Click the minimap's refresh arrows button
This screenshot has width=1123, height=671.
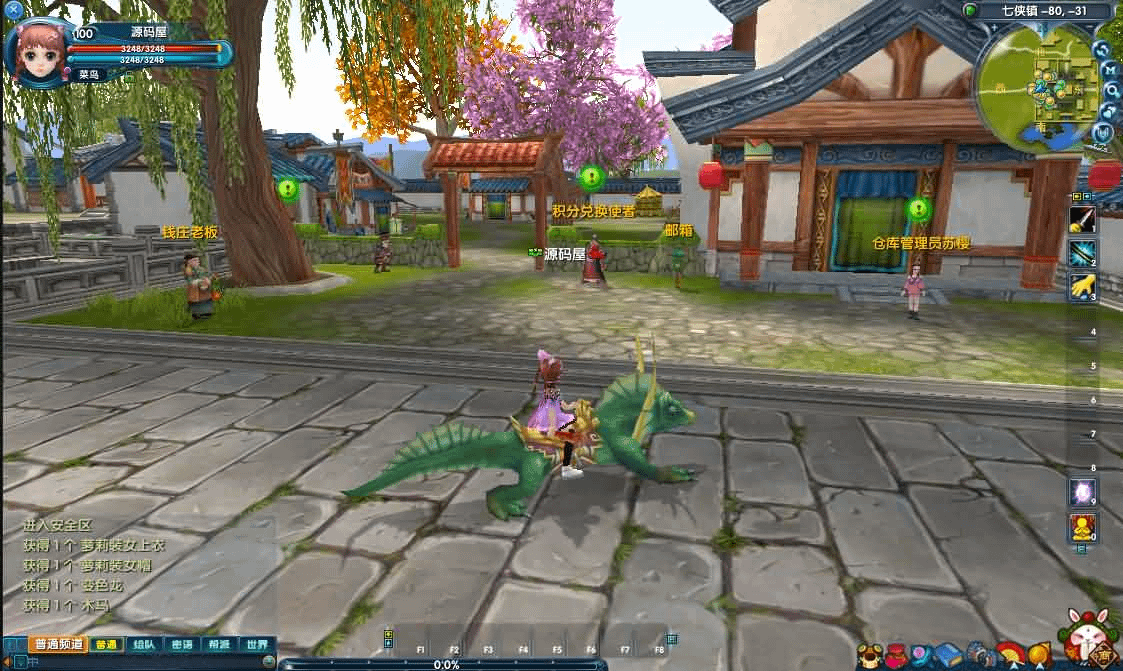[x=1102, y=49]
